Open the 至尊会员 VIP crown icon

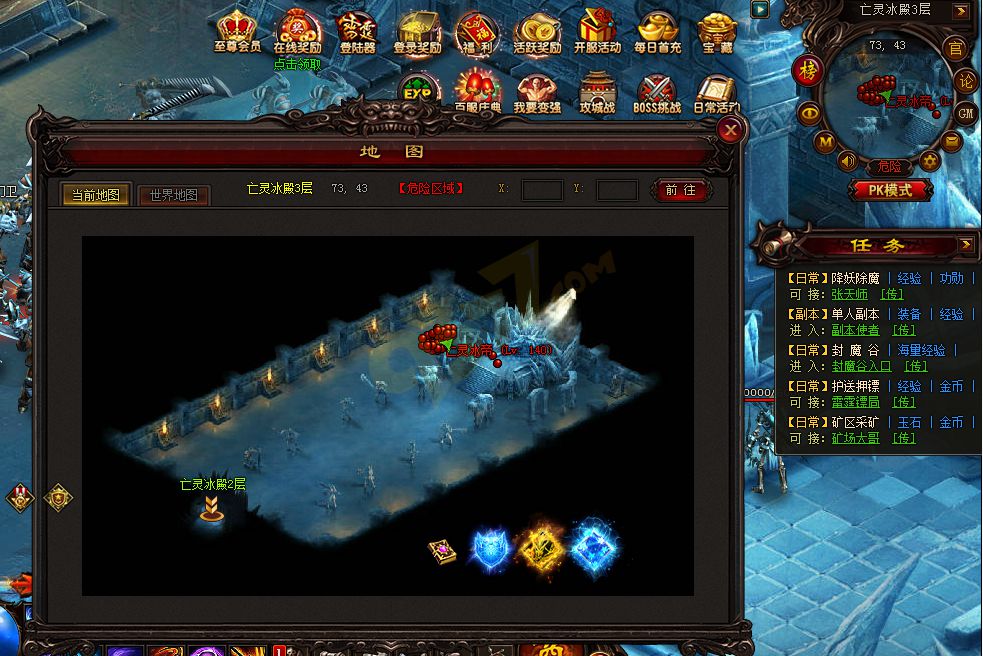click(237, 31)
